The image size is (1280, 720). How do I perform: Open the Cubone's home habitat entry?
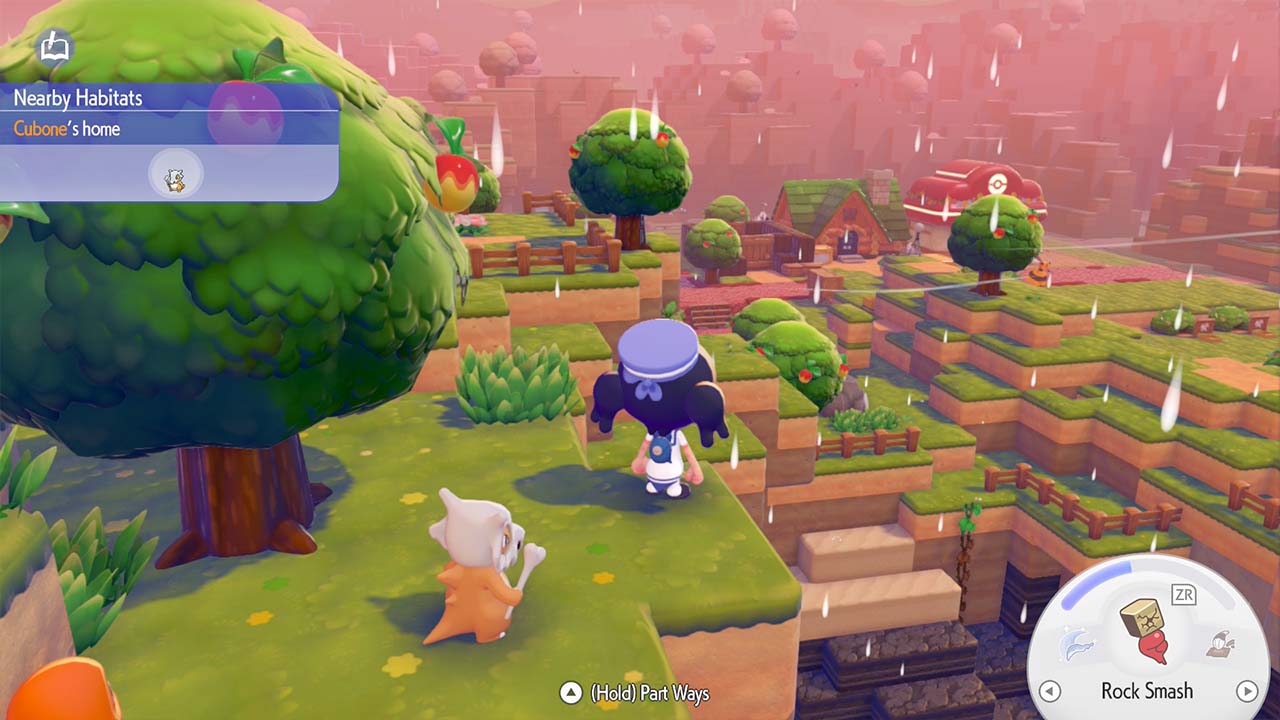67,129
